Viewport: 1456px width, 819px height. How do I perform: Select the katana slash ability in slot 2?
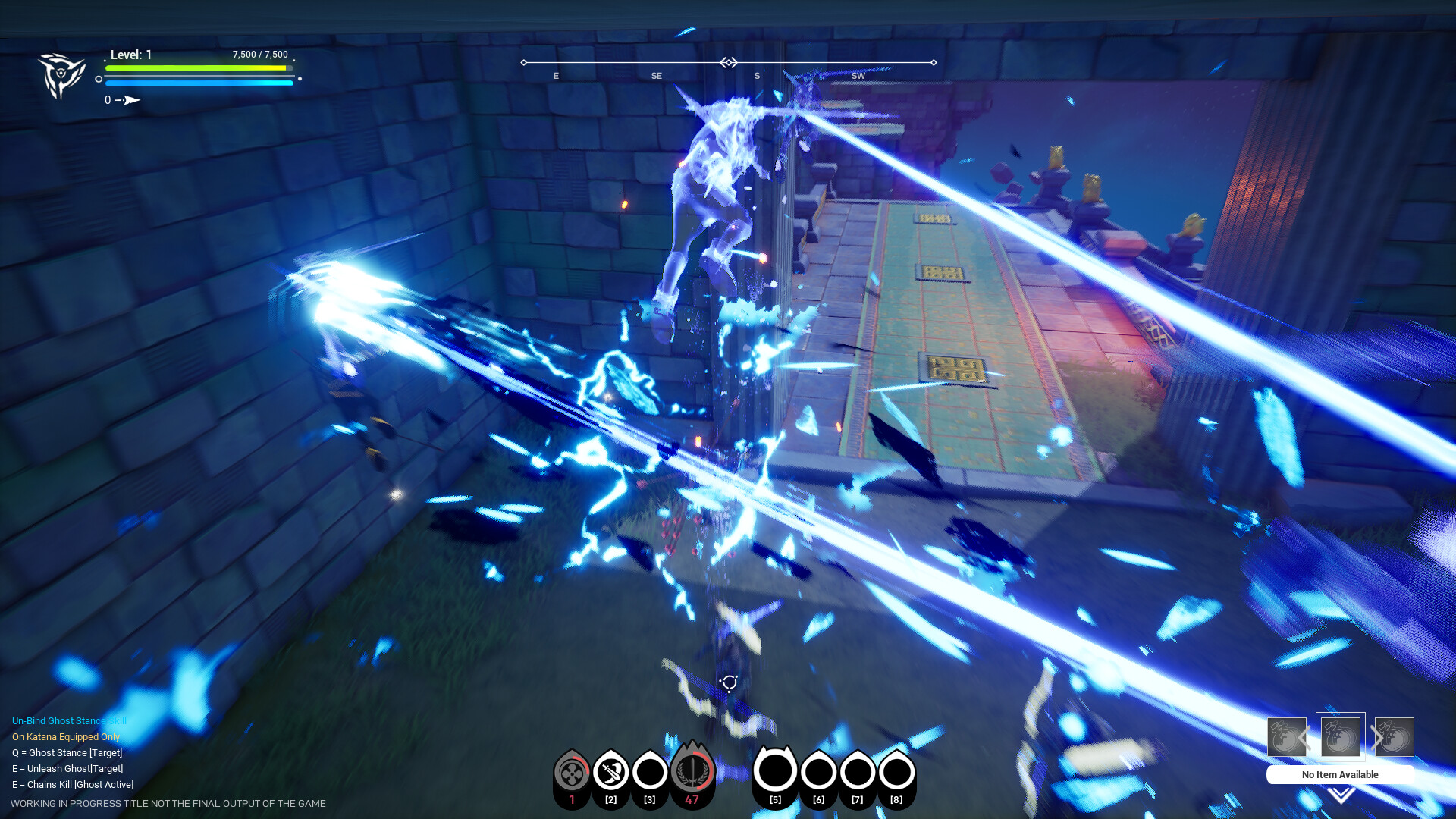[610, 773]
